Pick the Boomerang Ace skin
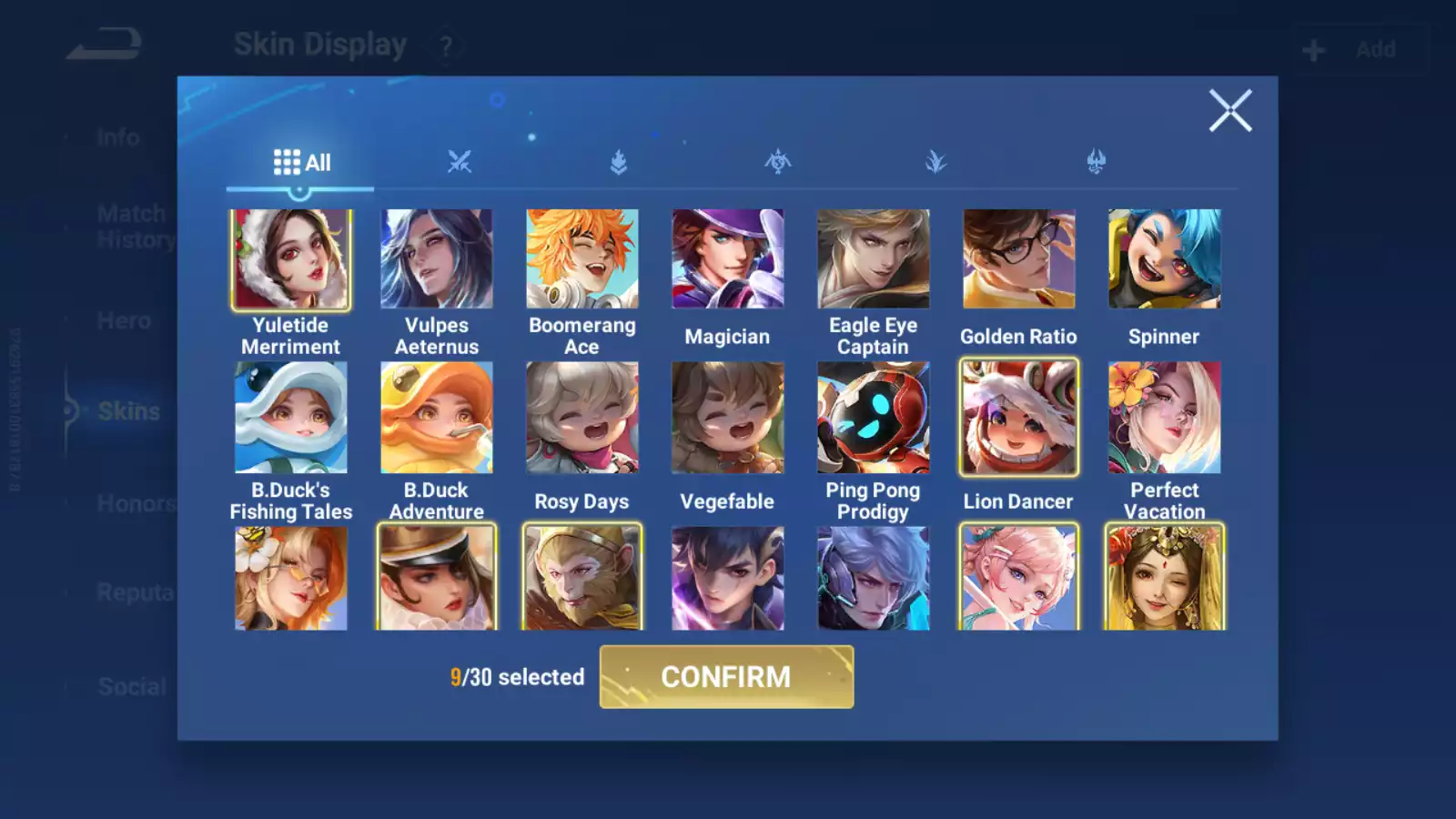The height and width of the screenshot is (819, 1456). [x=582, y=259]
